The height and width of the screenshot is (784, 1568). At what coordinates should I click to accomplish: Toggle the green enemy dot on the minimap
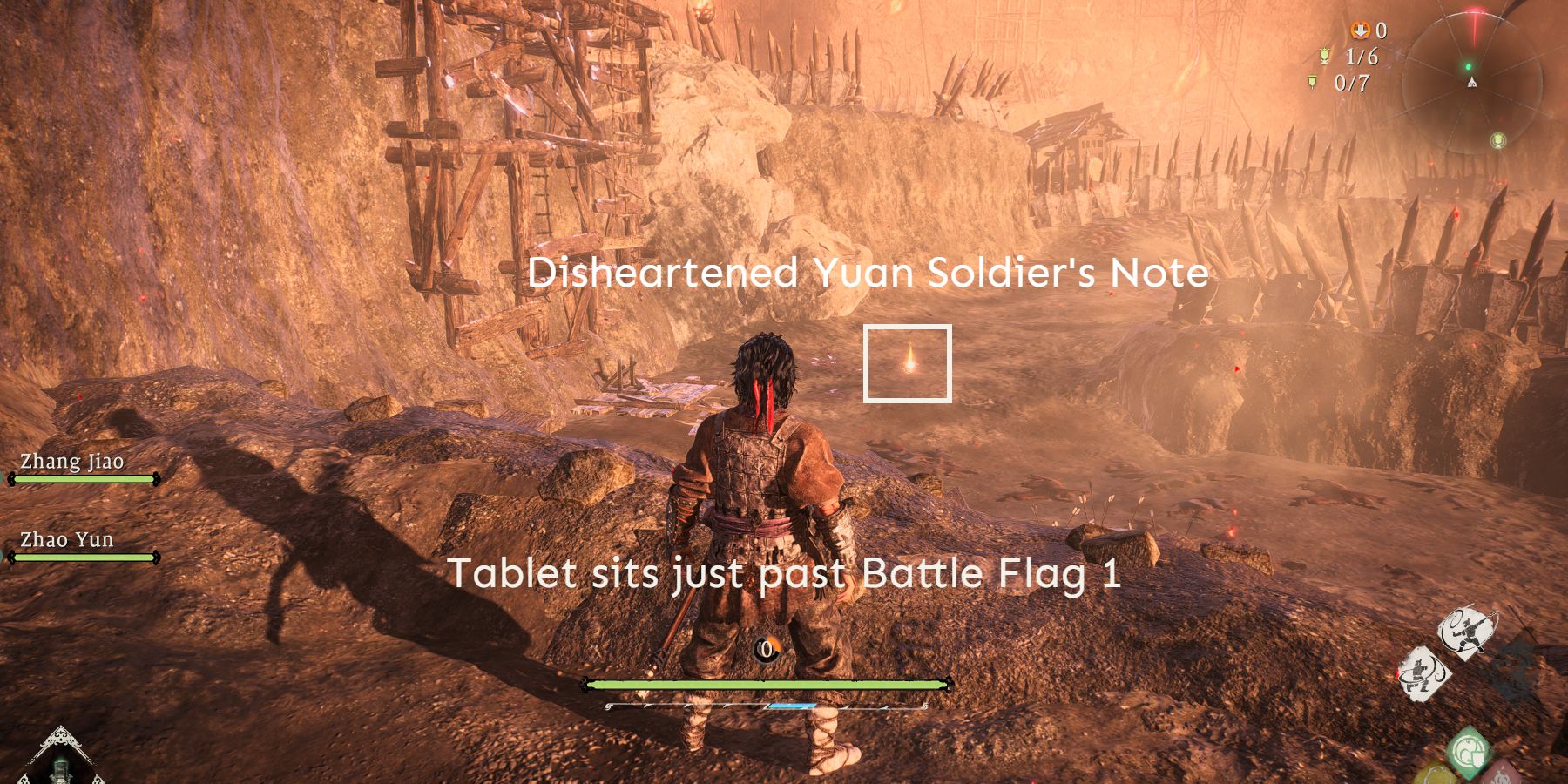(x=1469, y=66)
